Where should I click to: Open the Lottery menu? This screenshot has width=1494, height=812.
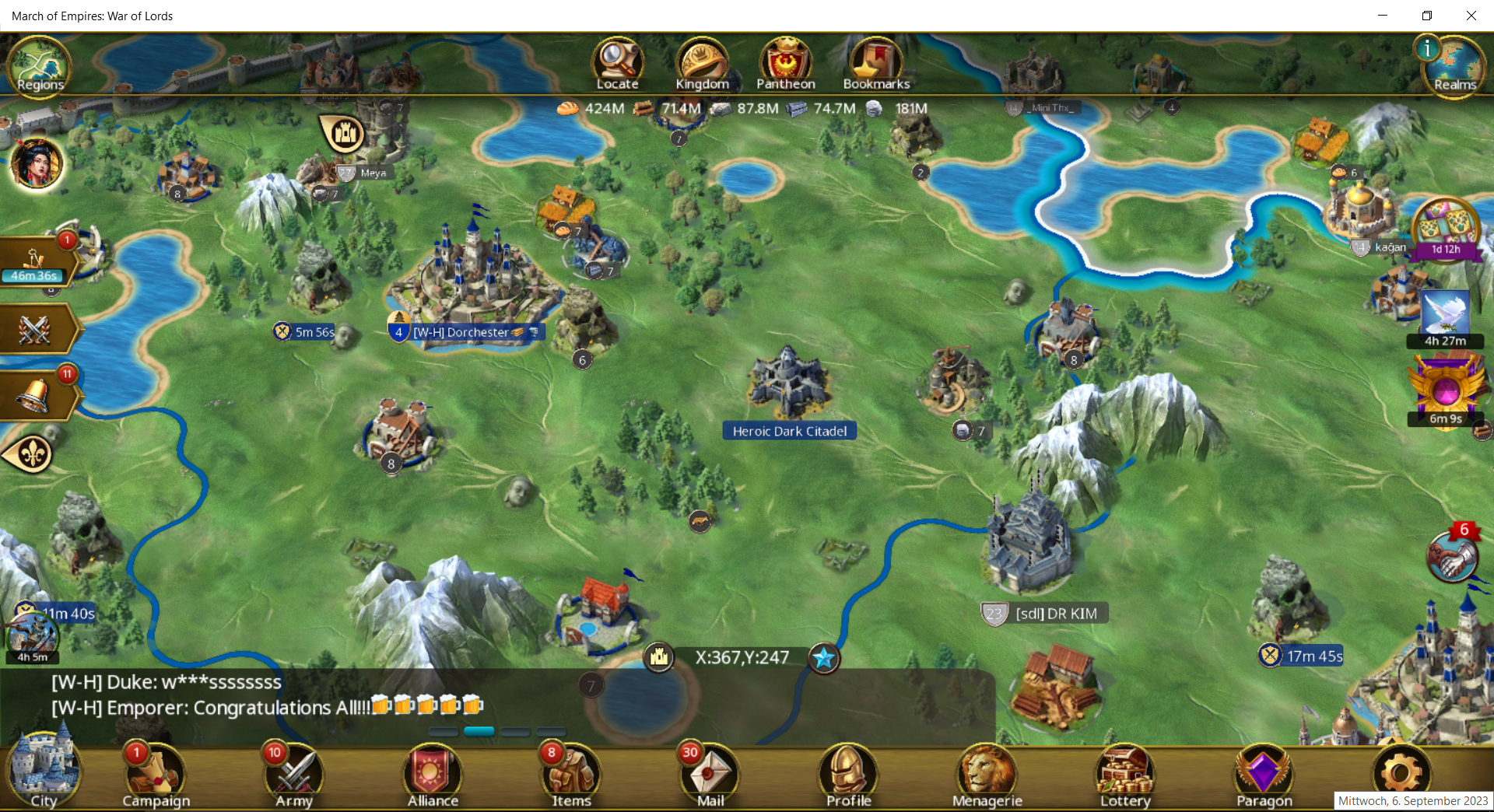coord(1125,775)
